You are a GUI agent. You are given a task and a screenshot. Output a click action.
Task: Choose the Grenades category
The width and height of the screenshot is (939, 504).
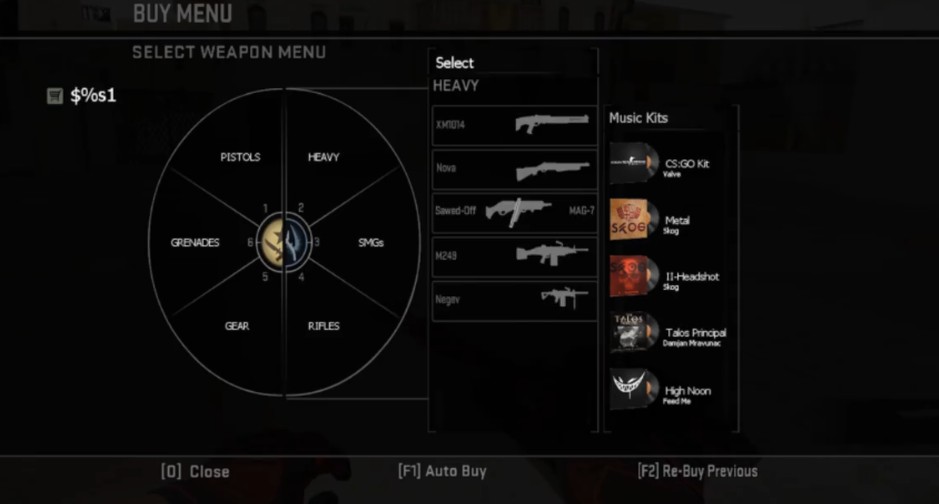tap(195, 242)
